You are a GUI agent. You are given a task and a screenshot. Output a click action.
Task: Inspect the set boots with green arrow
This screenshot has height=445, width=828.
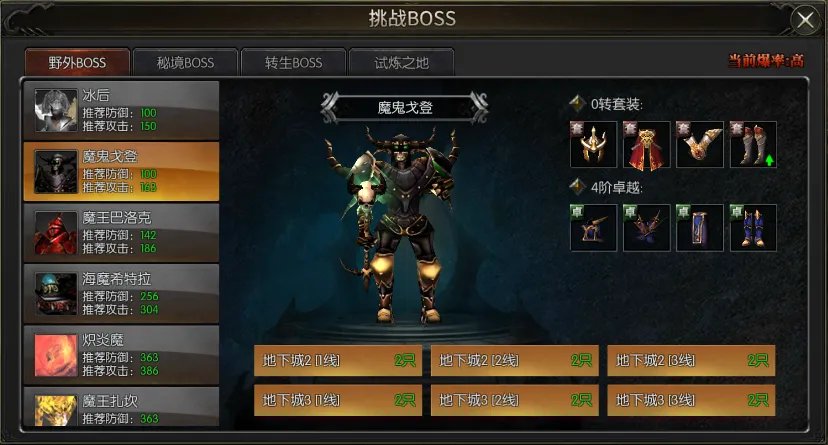[752, 145]
